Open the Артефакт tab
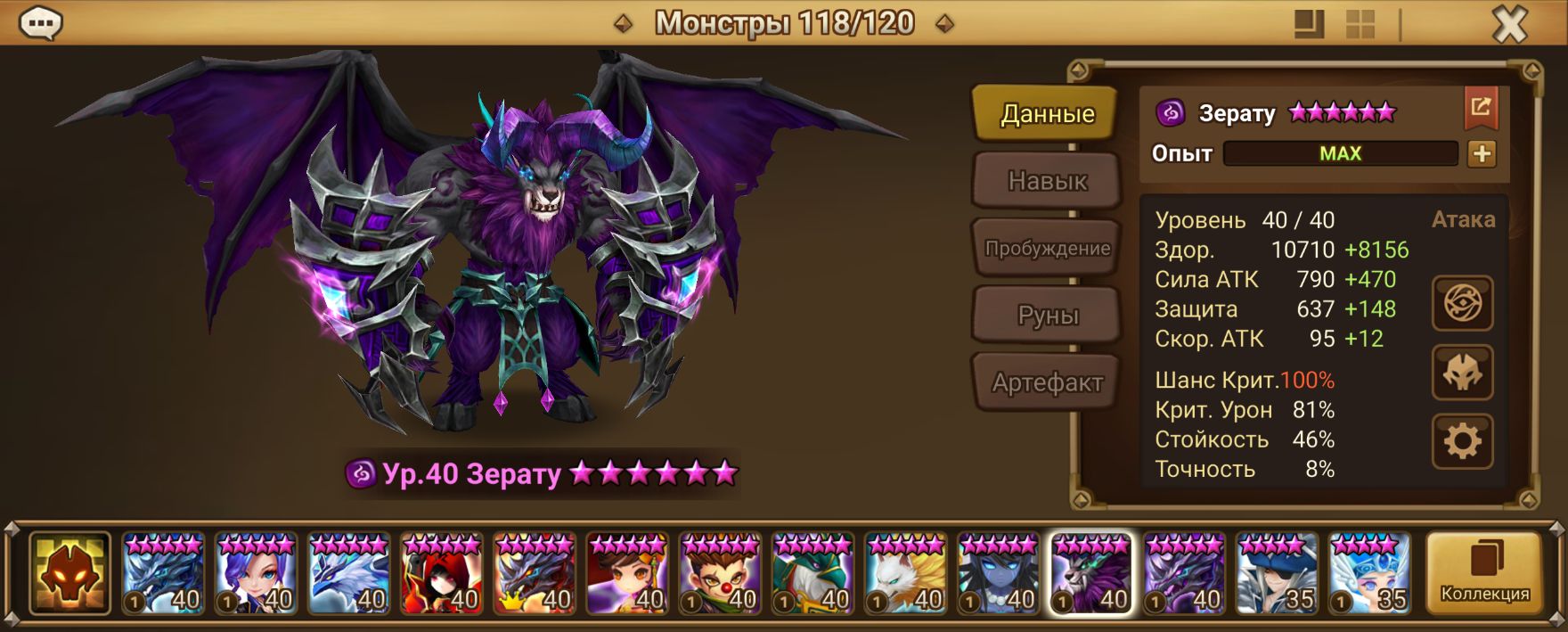The height and width of the screenshot is (632, 1568). tap(1046, 382)
